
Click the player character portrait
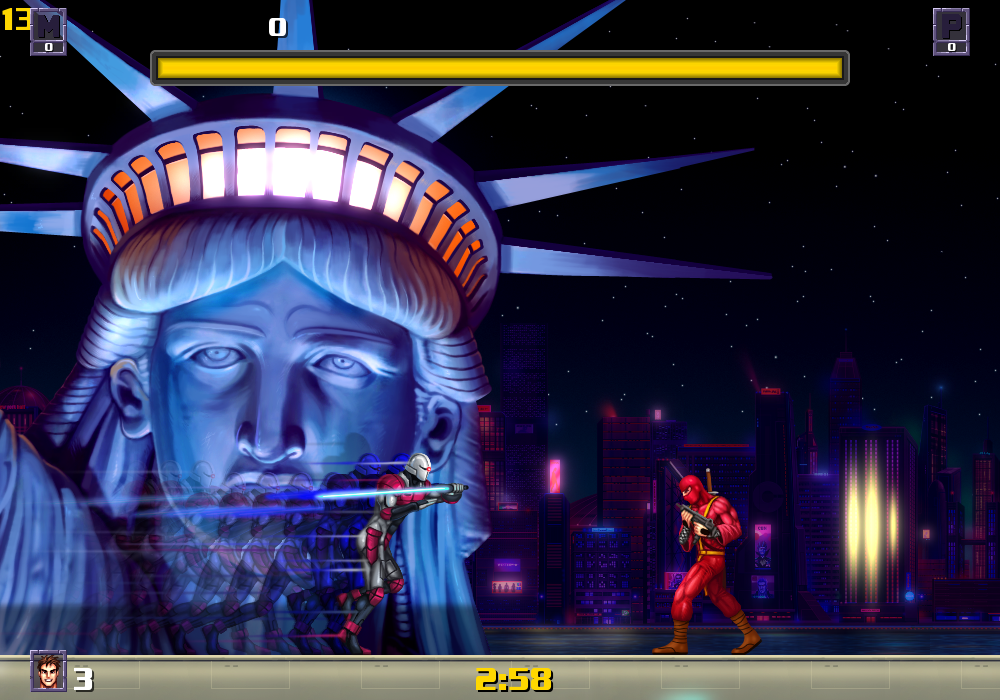click(x=48, y=671)
